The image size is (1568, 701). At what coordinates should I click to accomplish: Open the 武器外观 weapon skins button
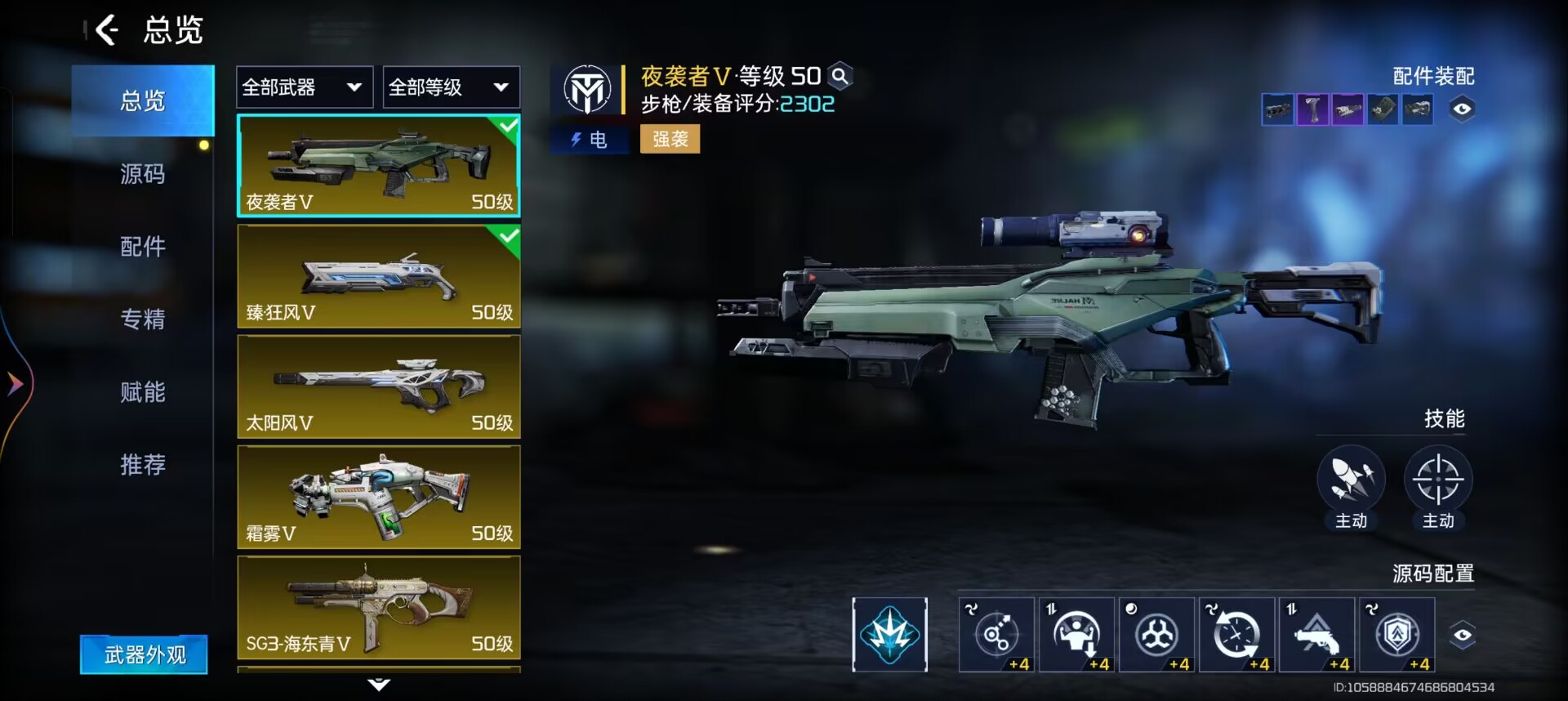tap(144, 654)
